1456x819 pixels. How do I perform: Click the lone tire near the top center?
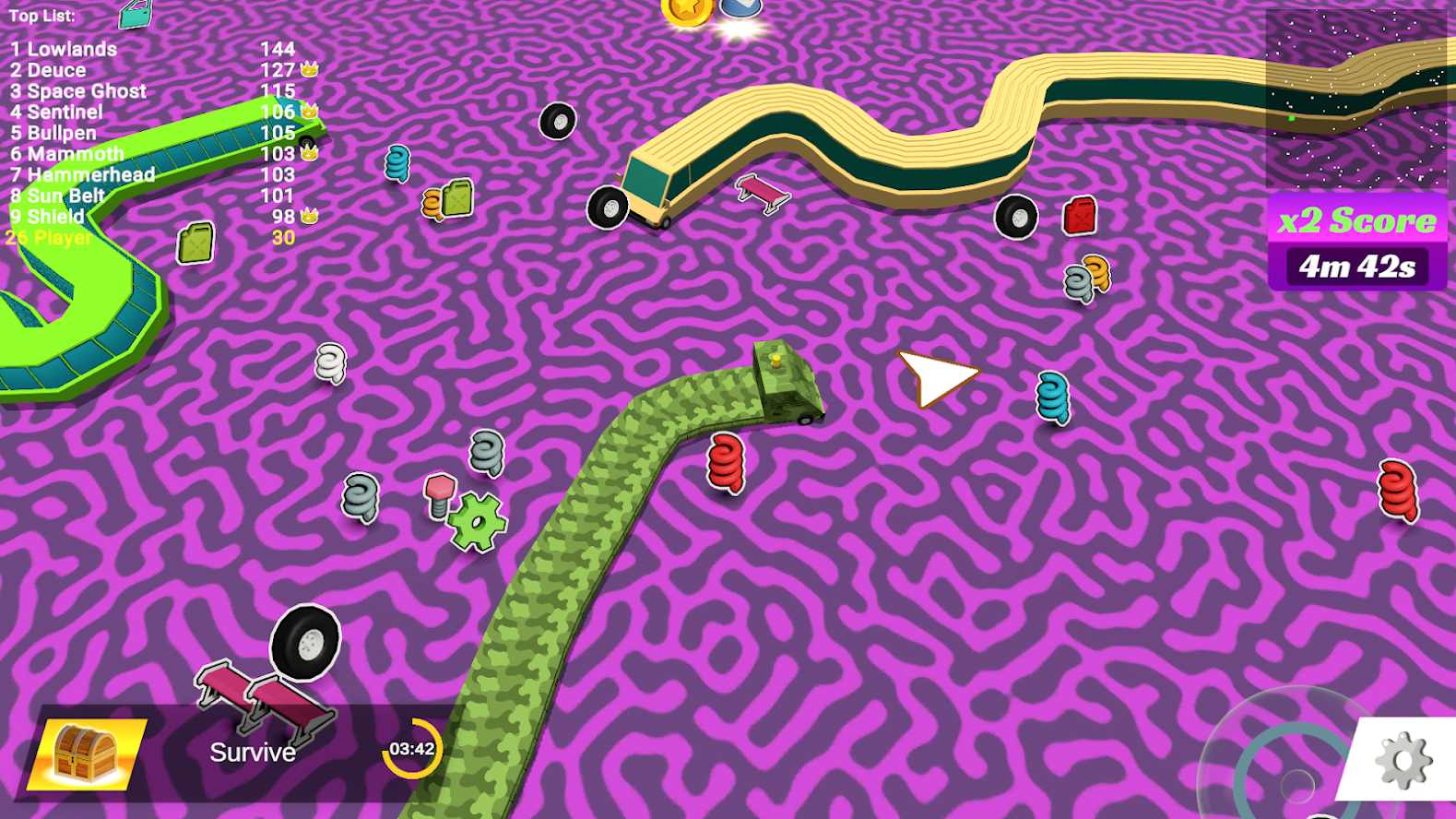click(558, 121)
